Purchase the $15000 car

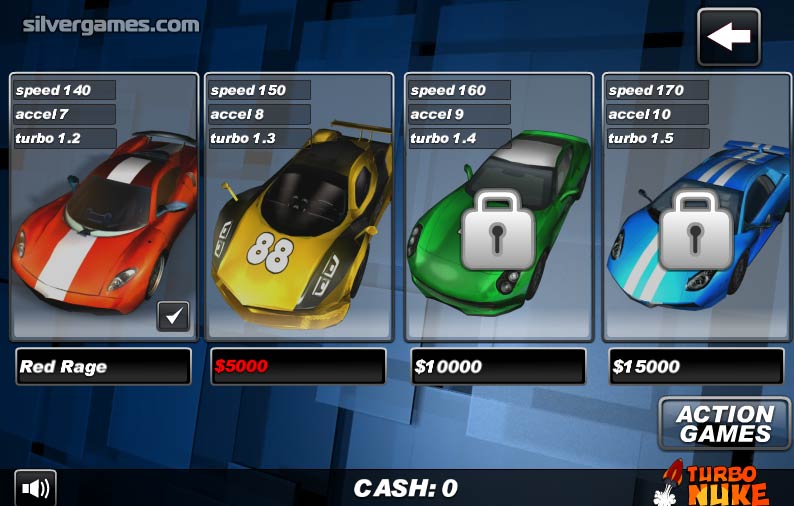point(695,366)
